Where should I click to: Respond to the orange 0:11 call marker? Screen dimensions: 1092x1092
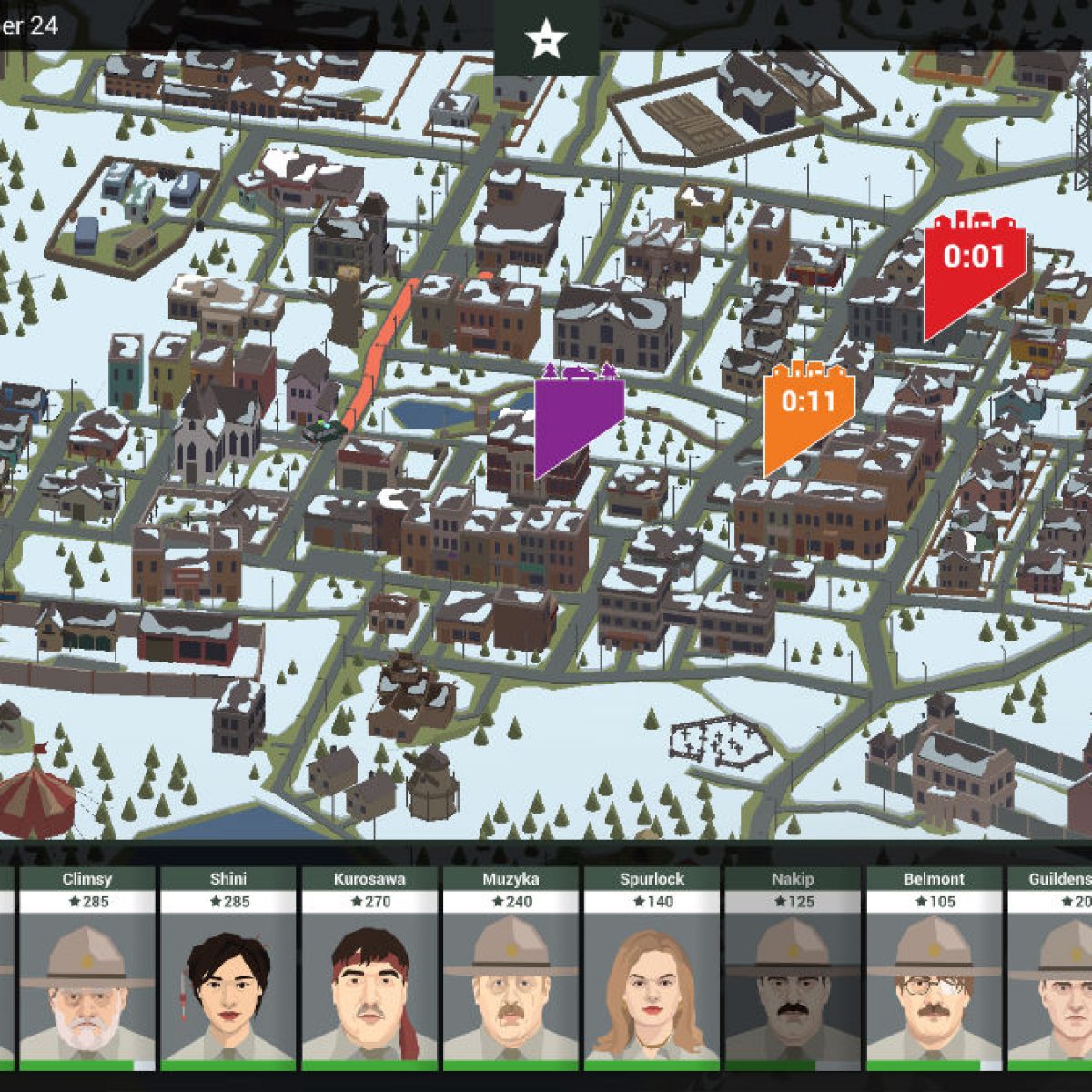806,408
